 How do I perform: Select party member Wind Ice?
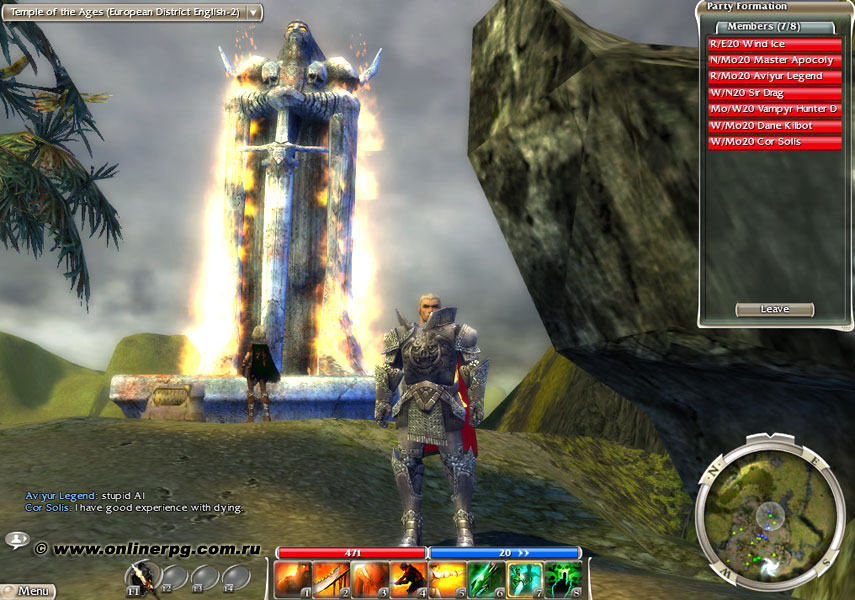tap(773, 44)
